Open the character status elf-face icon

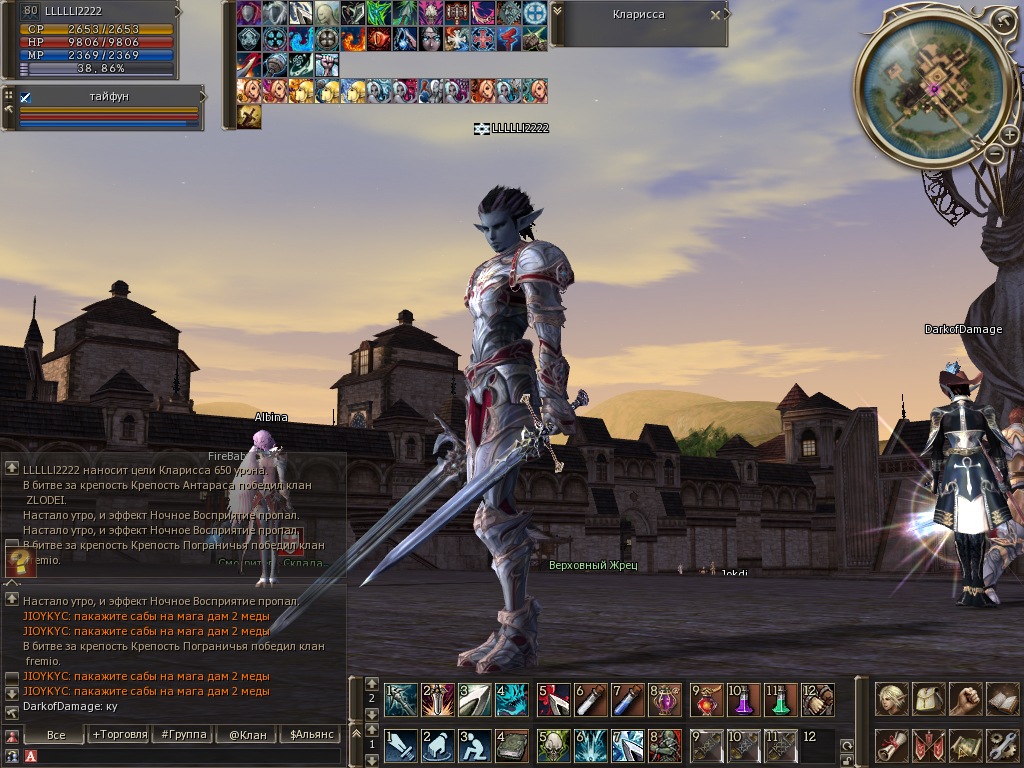click(x=892, y=699)
